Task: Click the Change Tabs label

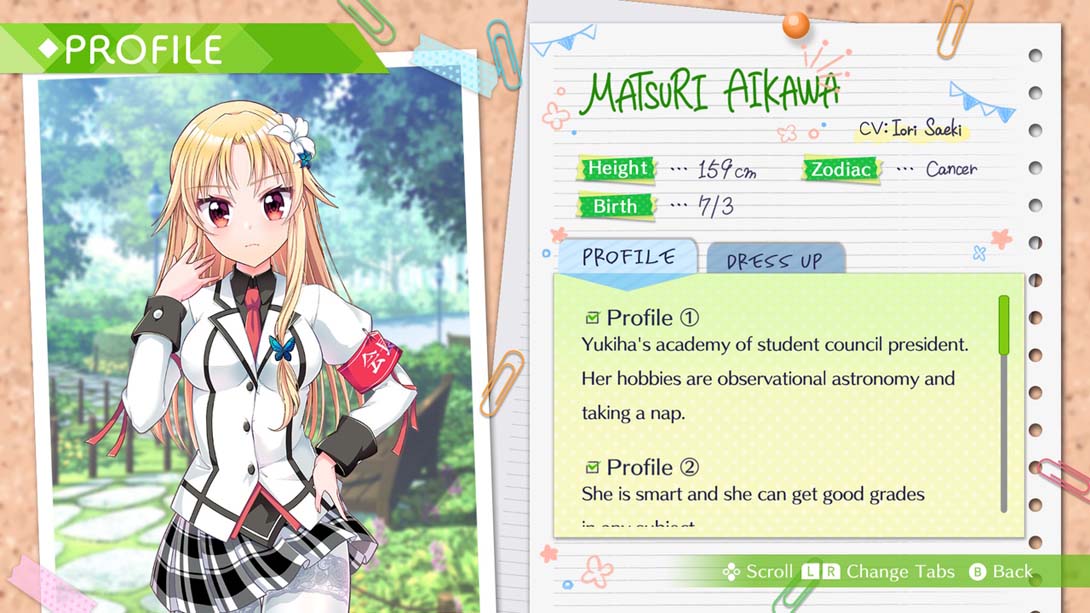Action: (900, 572)
